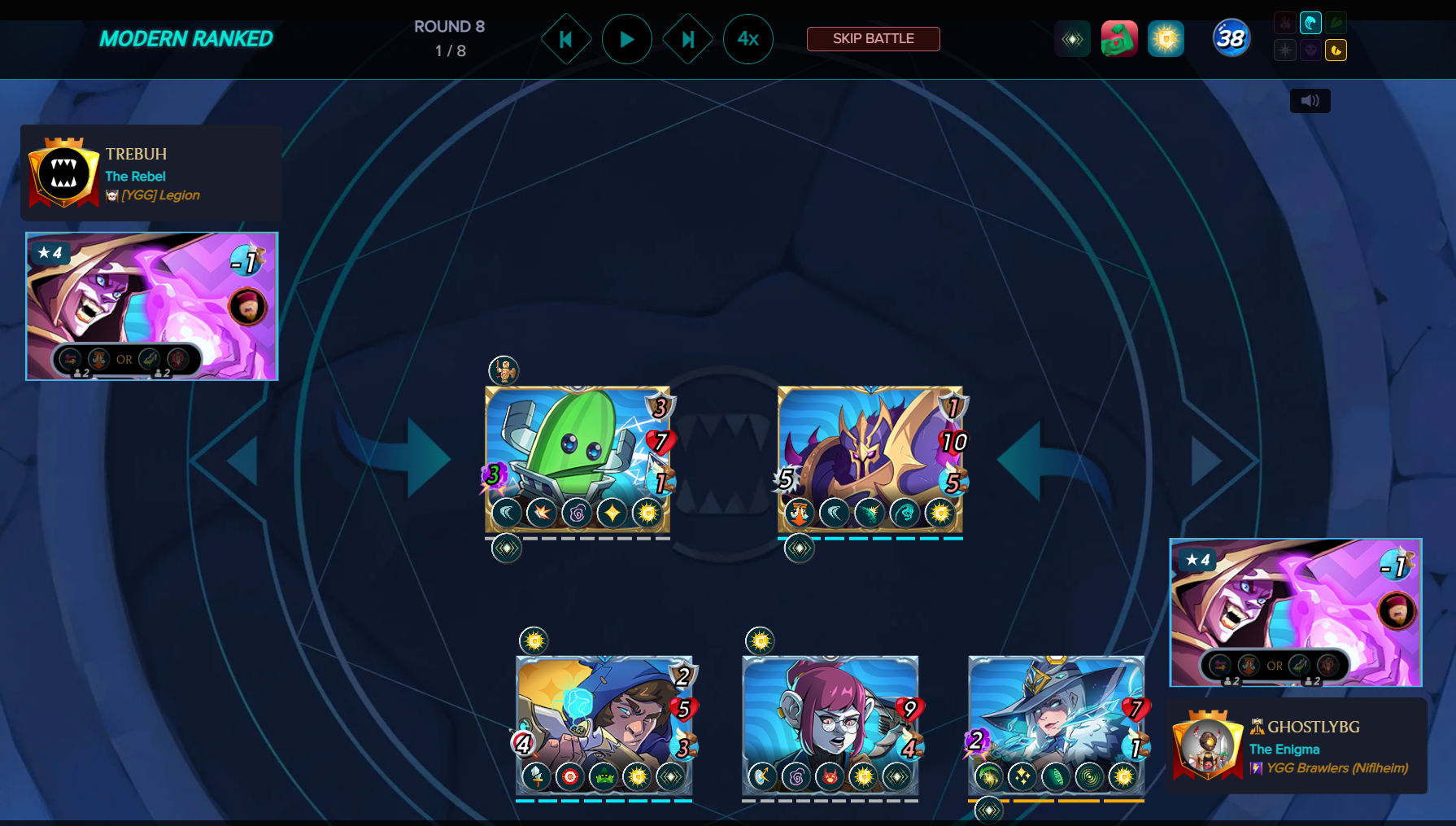Show the diamond-eye ruleset icon in header

pos(1072,39)
